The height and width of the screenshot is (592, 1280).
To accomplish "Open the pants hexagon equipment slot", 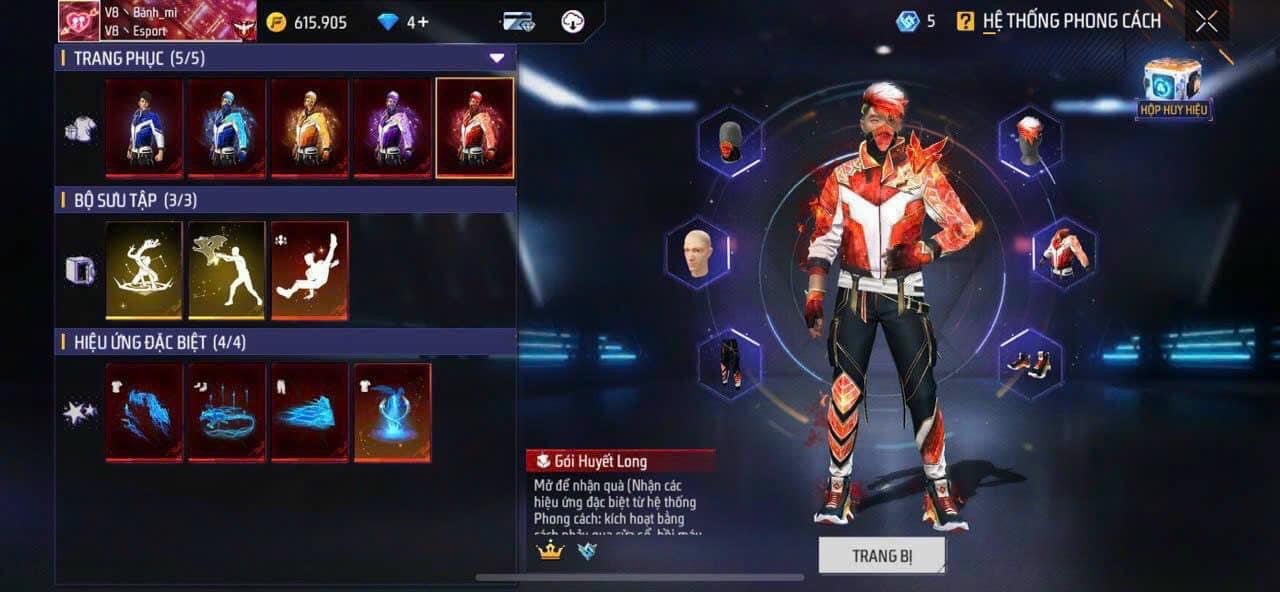I will click(x=730, y=363).
